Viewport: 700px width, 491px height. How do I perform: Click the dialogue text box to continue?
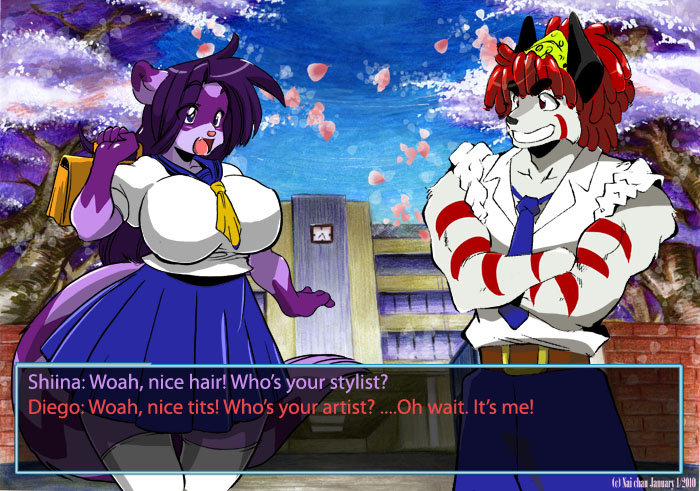tap(349, 418)
